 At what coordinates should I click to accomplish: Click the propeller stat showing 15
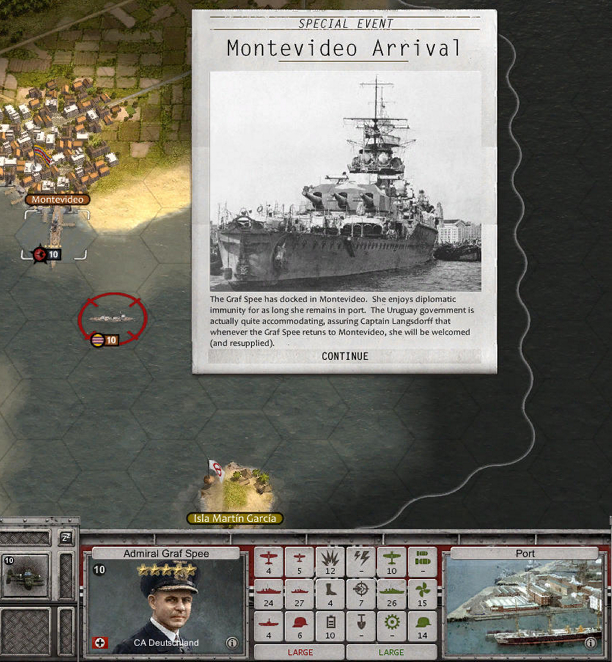coord(423,595)
